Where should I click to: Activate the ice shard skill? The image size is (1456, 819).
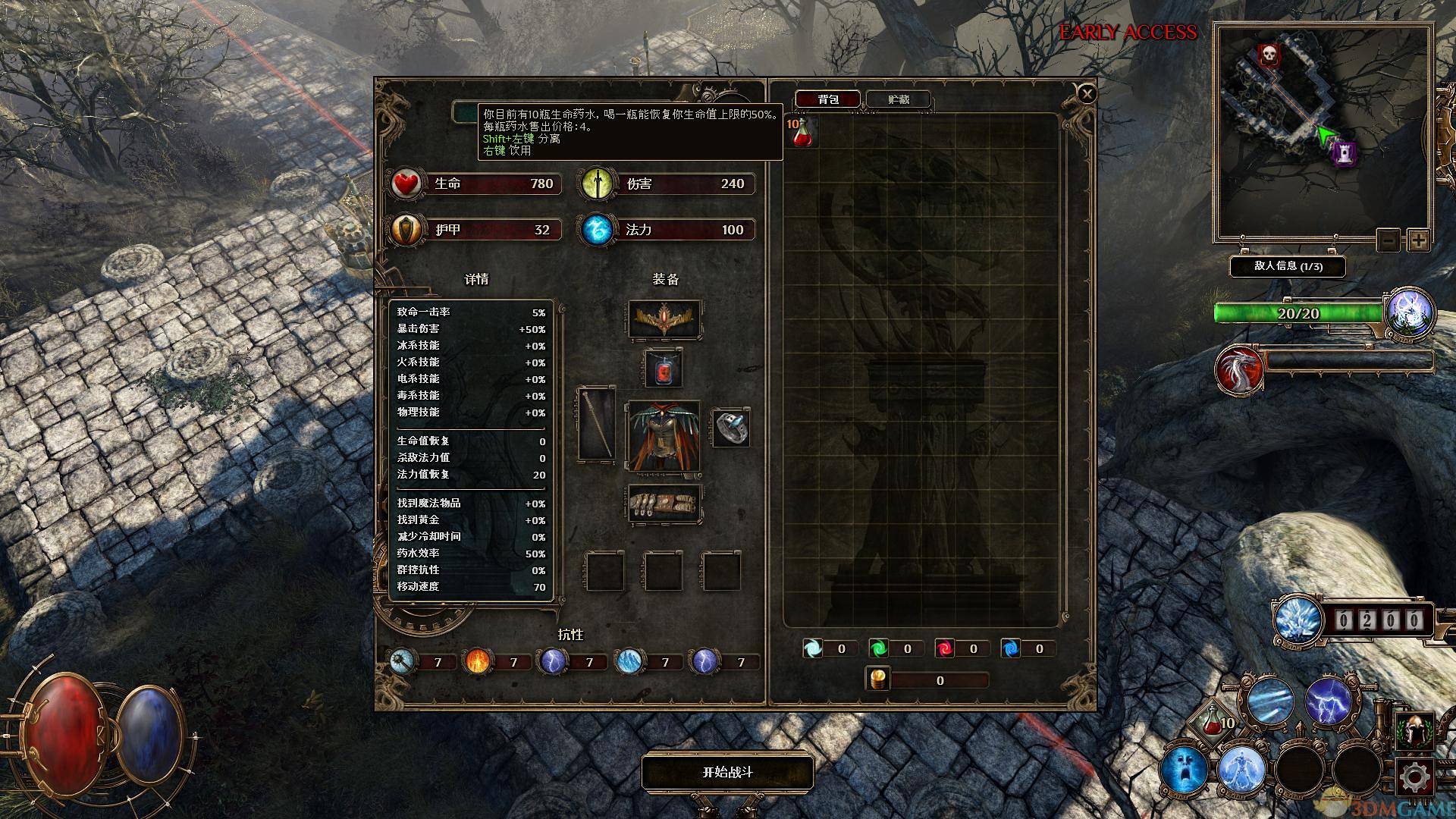click(x=1269, y=700)
